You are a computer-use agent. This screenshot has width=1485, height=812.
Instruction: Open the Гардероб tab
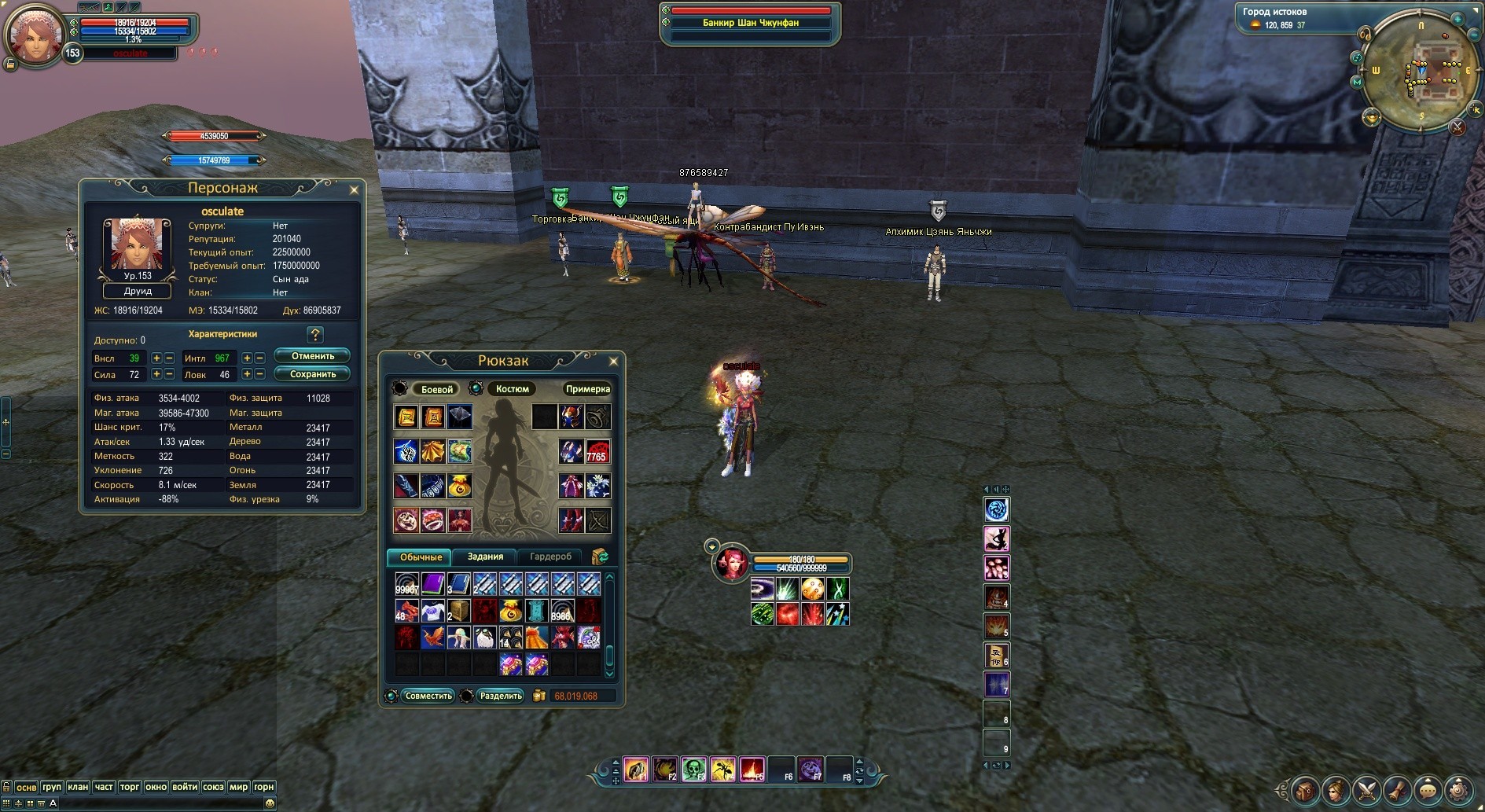[550, 557]
